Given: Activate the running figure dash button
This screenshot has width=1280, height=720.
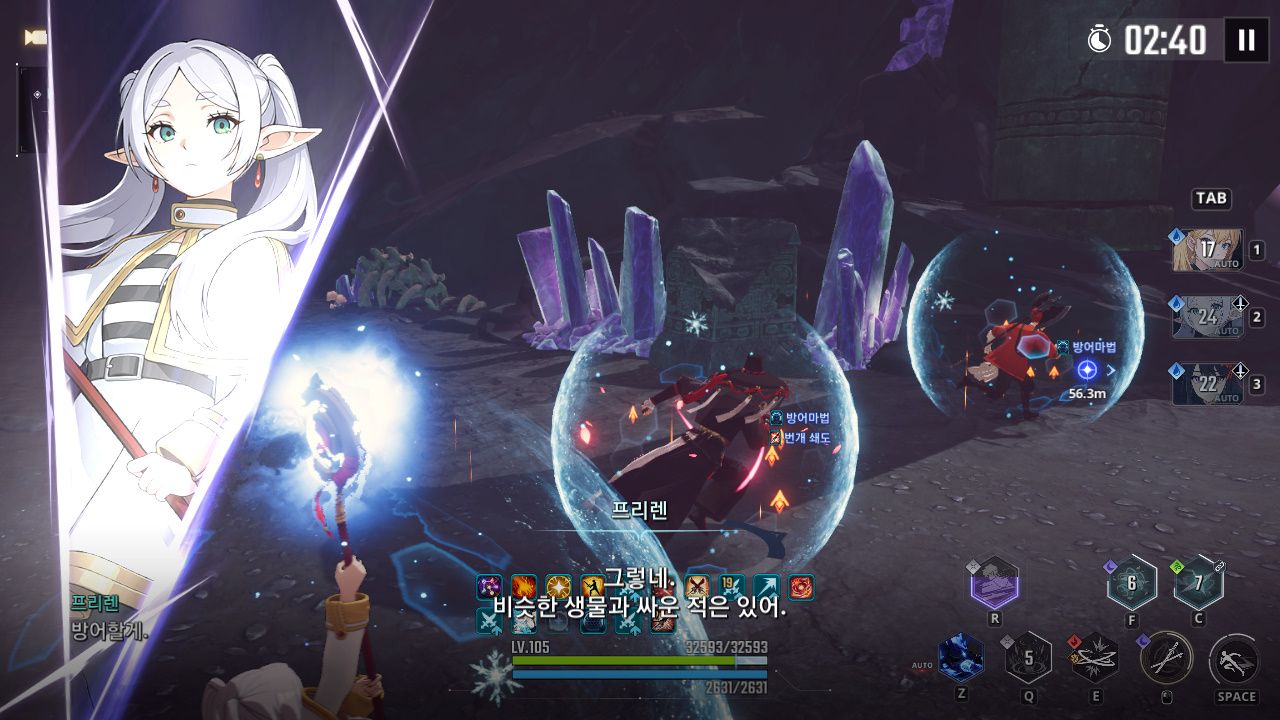Looking at the screenshot, I should click(1234, 660).
